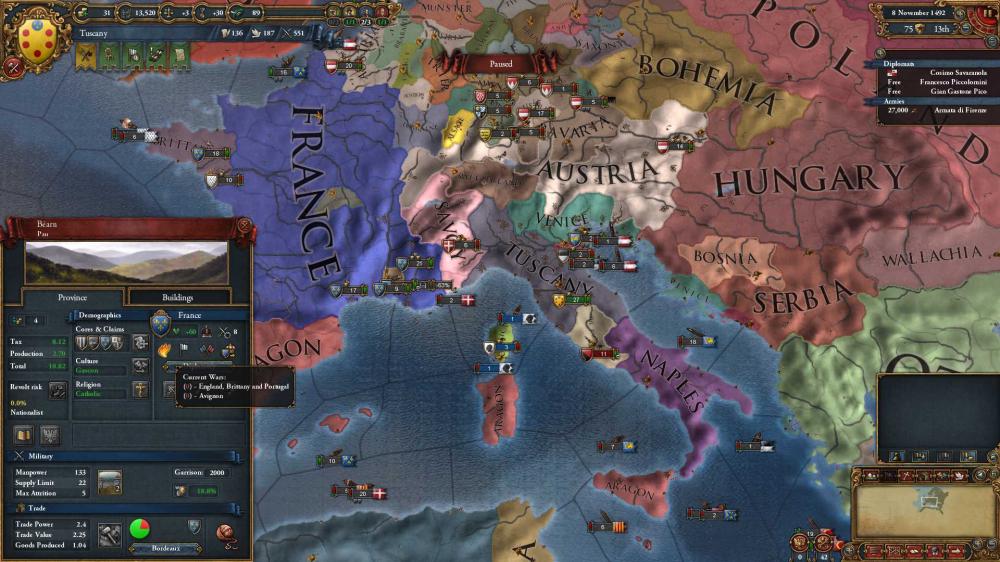Click the book icon in province panel
The width and height of the screenshot is (1000, 562).
[23, 435]
